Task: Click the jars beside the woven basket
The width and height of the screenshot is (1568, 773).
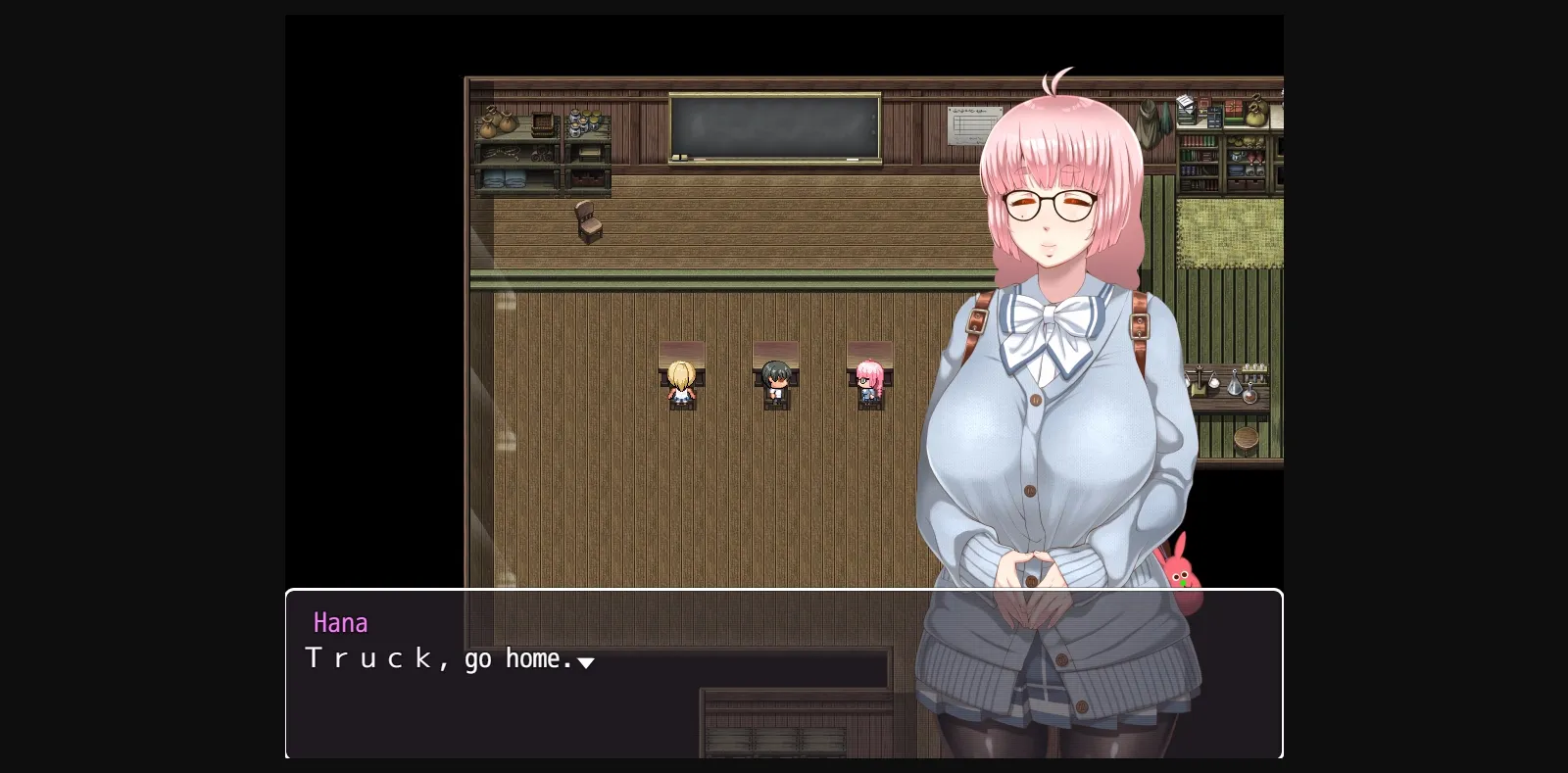Action: [x=584, y=122]
